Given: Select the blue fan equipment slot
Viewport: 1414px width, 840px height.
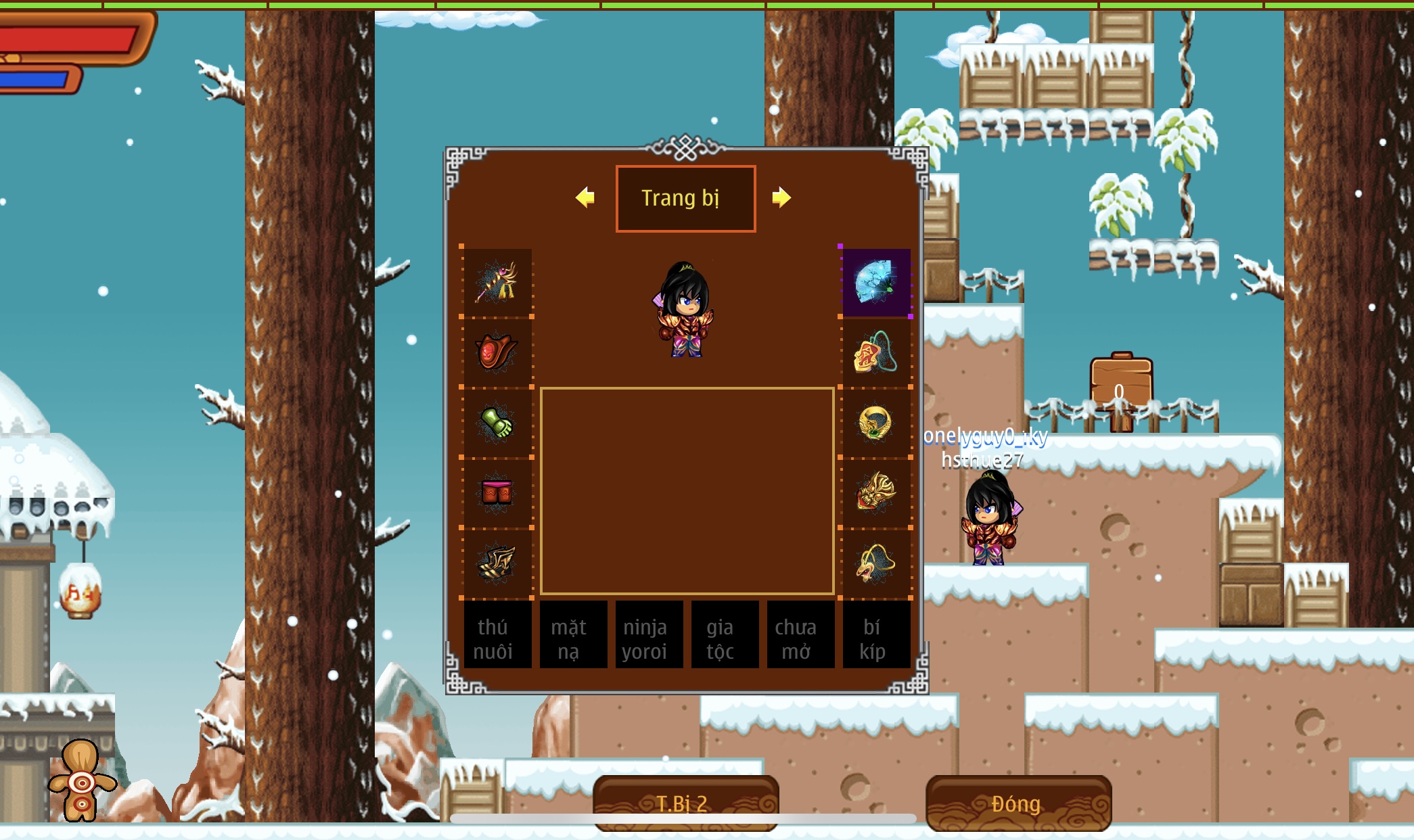Looking at the screenshot, I should click(876, 283).
